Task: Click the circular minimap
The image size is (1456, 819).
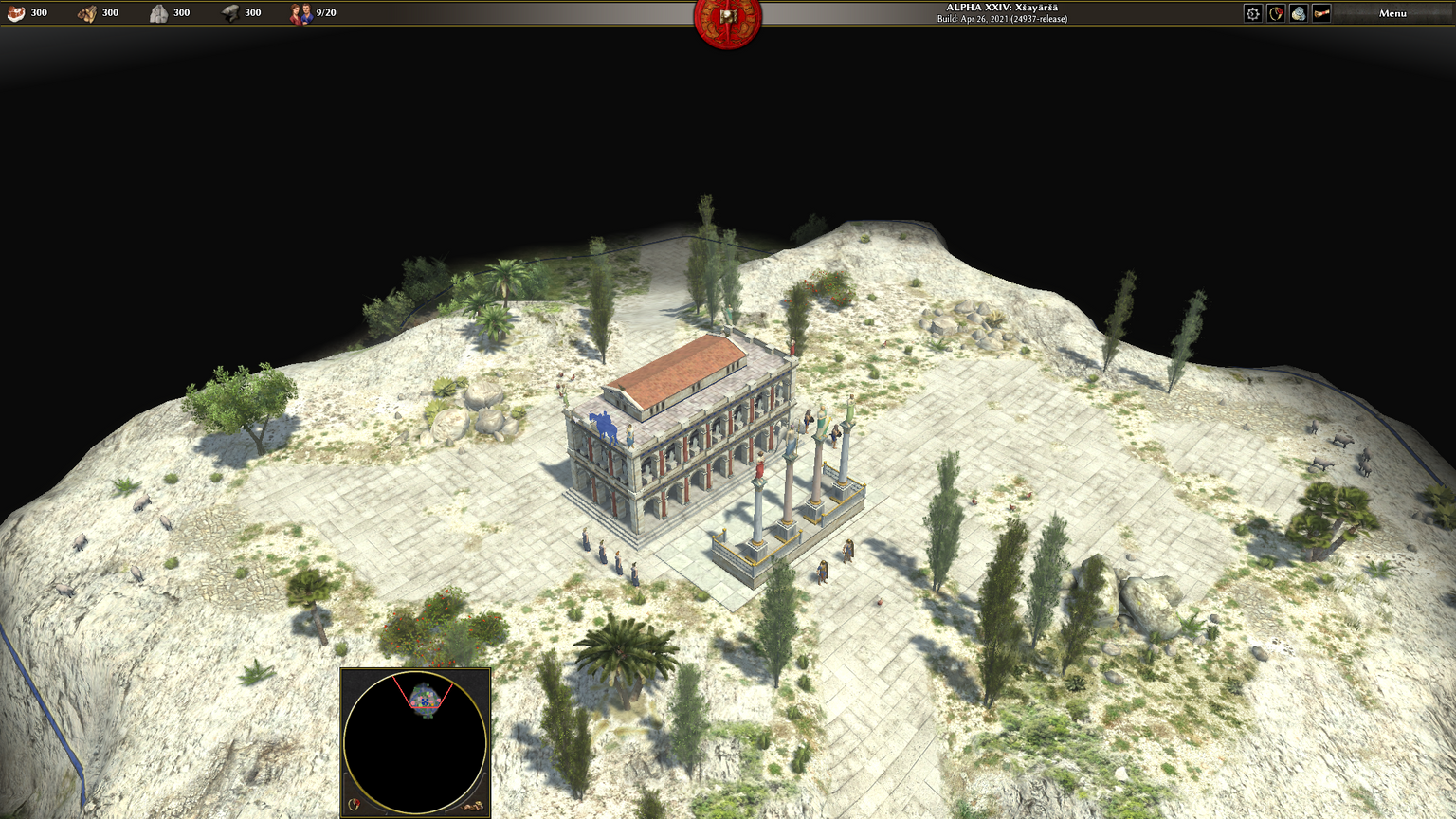Action: point(415,743)
